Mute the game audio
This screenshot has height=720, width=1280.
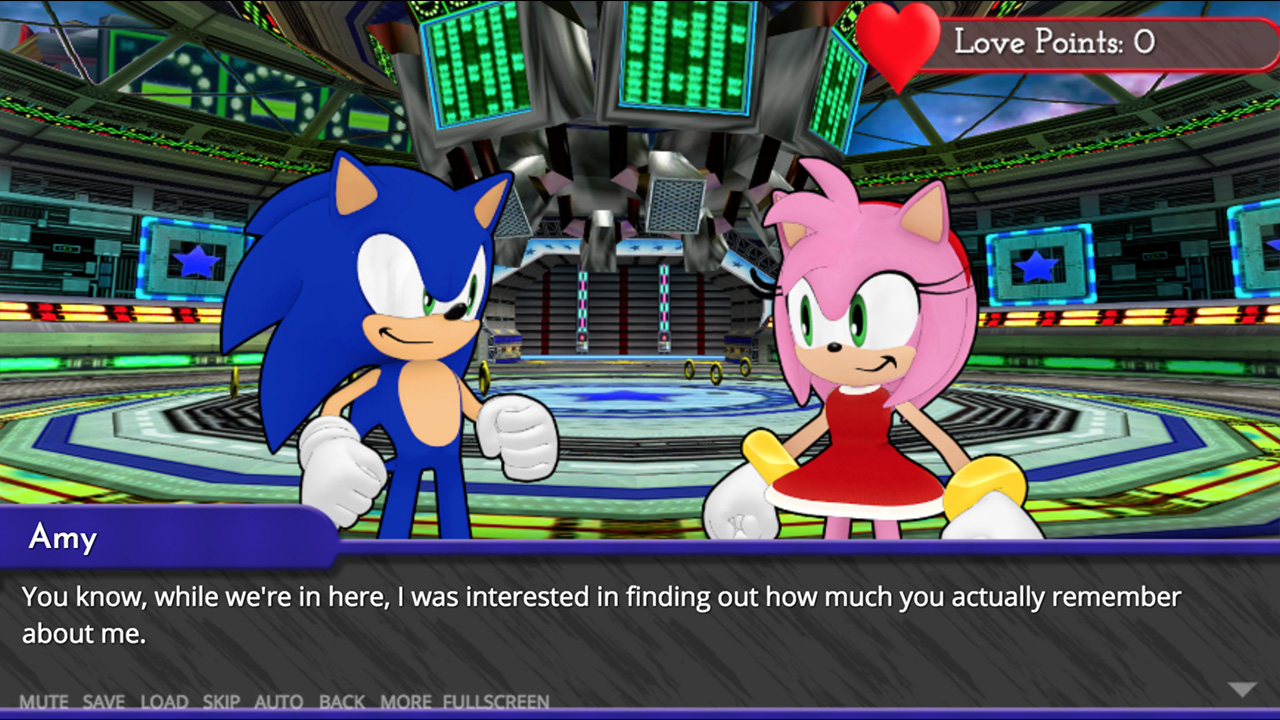pyautogui.click(x=43, y=702)
